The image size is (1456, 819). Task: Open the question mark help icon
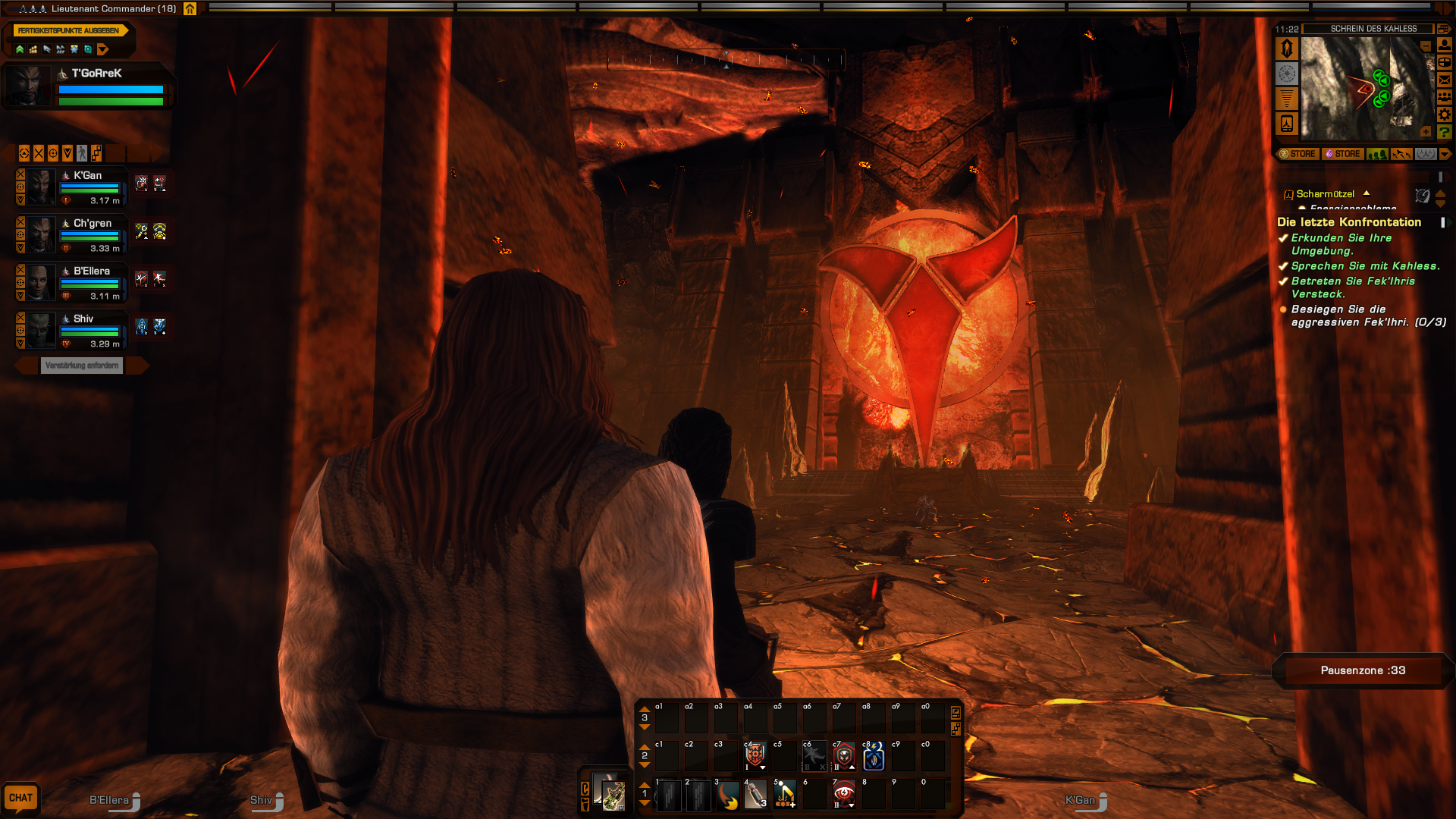1445,133
